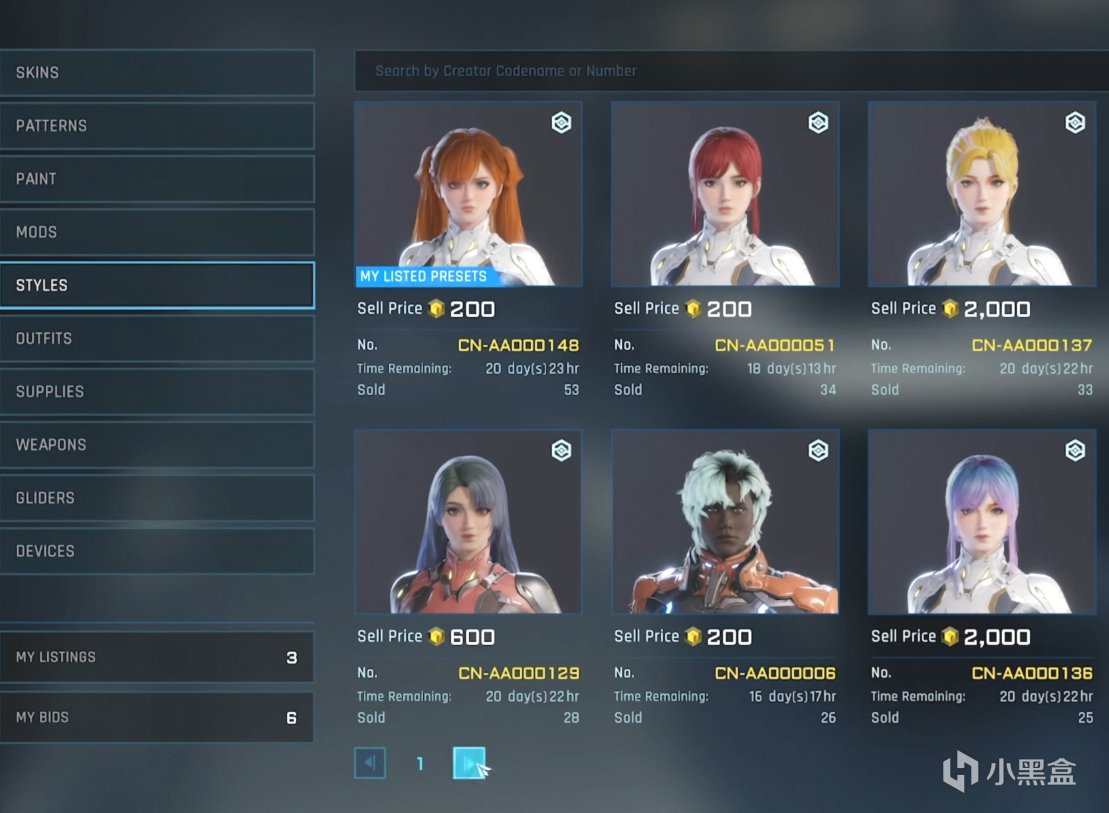Choose the red-haired style preset CN-AA000051
1109x813 pixels.
point(725,194)
